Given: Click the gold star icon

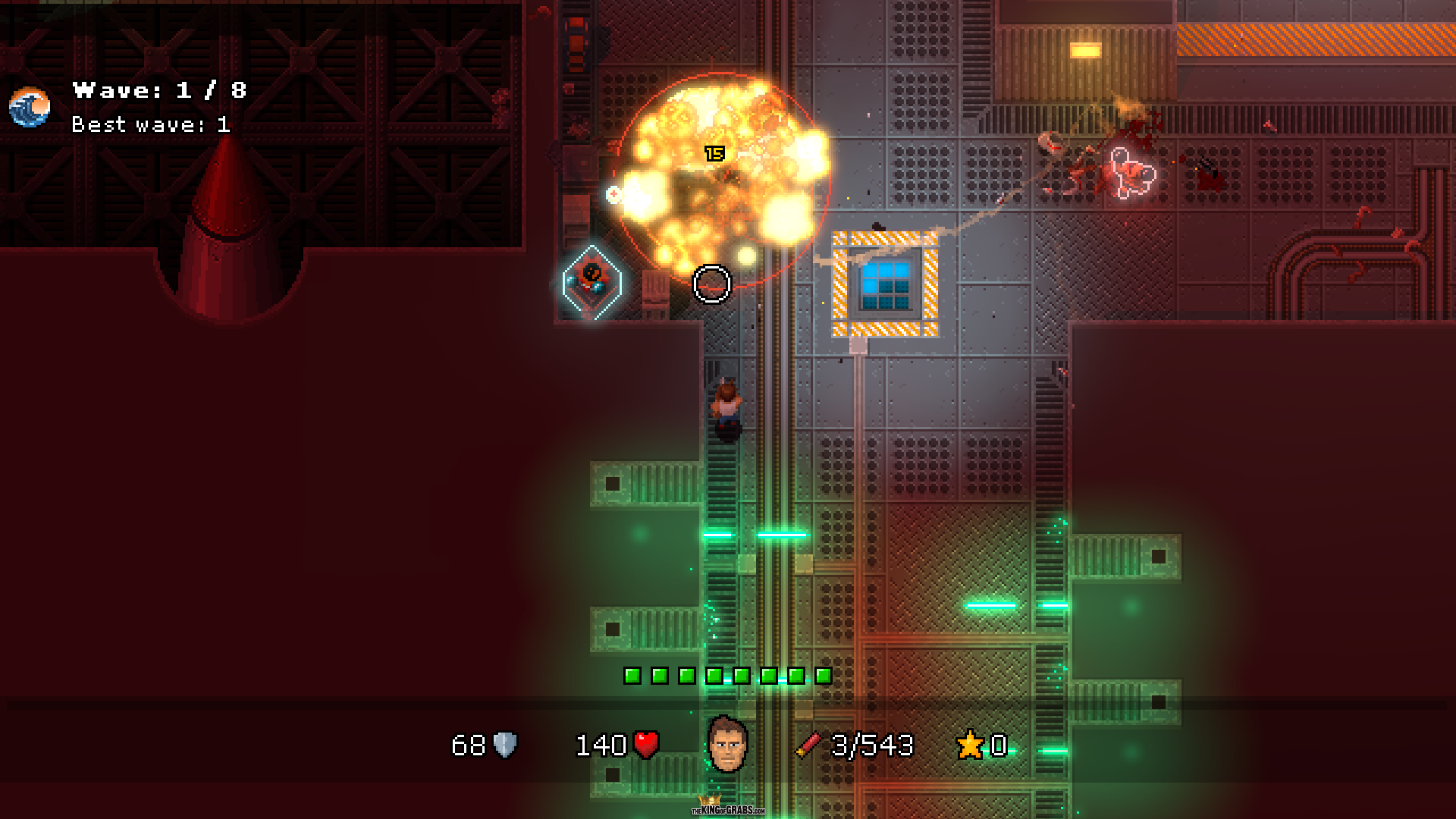Looking at the screenshot, I should [x=970, y=745].
